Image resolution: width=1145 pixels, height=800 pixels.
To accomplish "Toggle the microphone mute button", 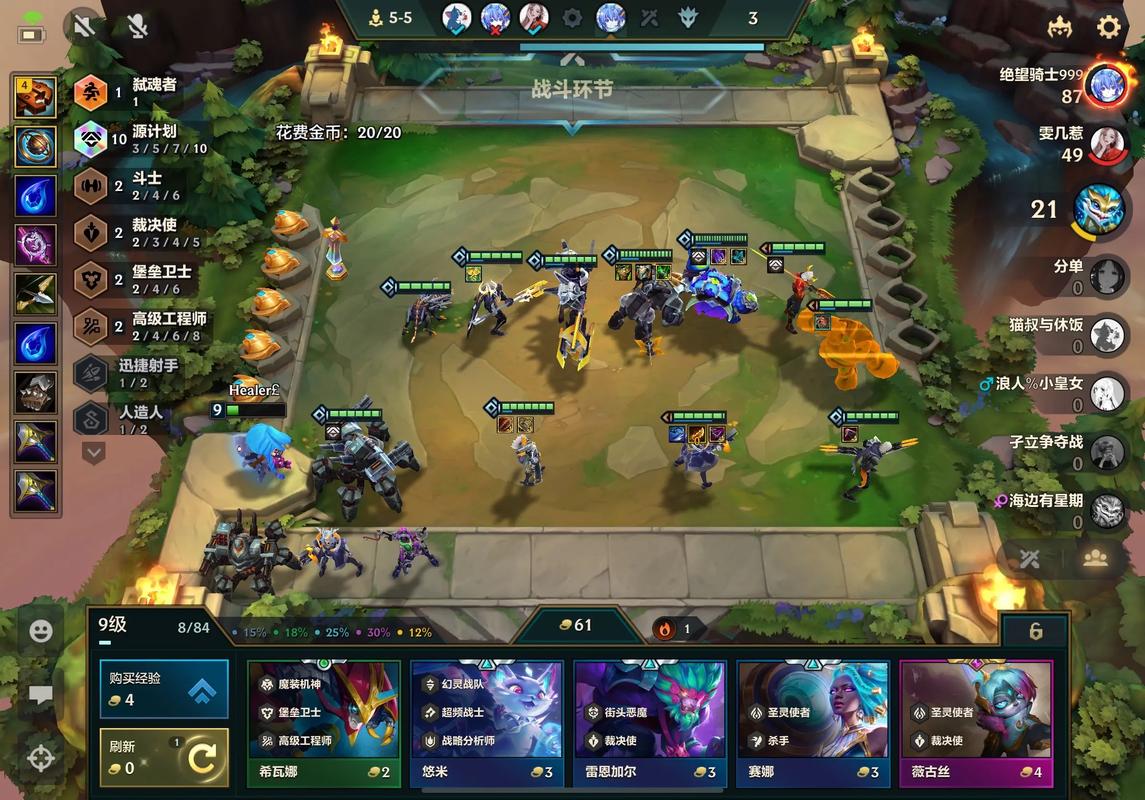I will point(137,26).
